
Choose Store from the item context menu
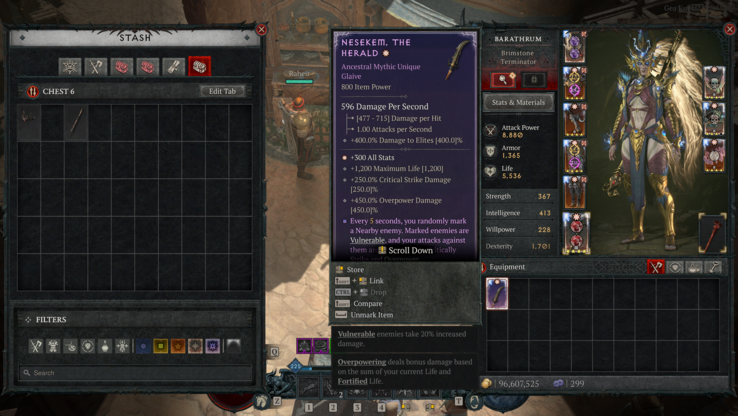tap(356, 270)
